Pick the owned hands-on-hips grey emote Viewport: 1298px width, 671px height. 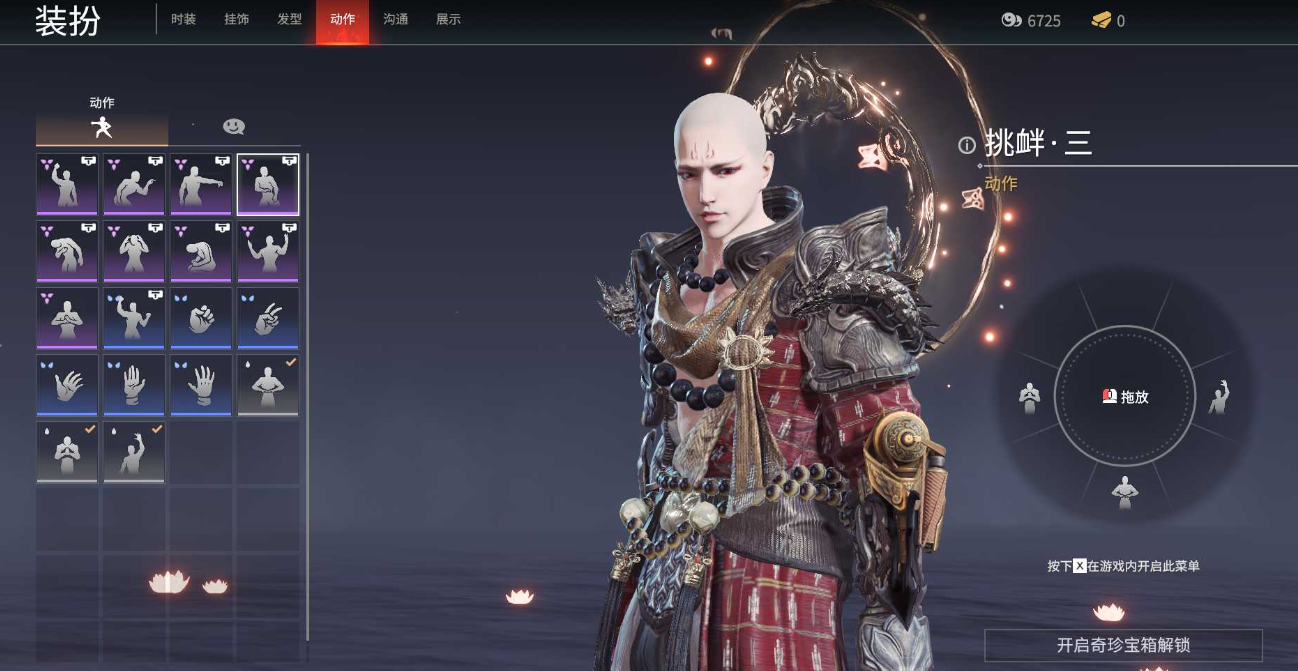tap(268, 385)
